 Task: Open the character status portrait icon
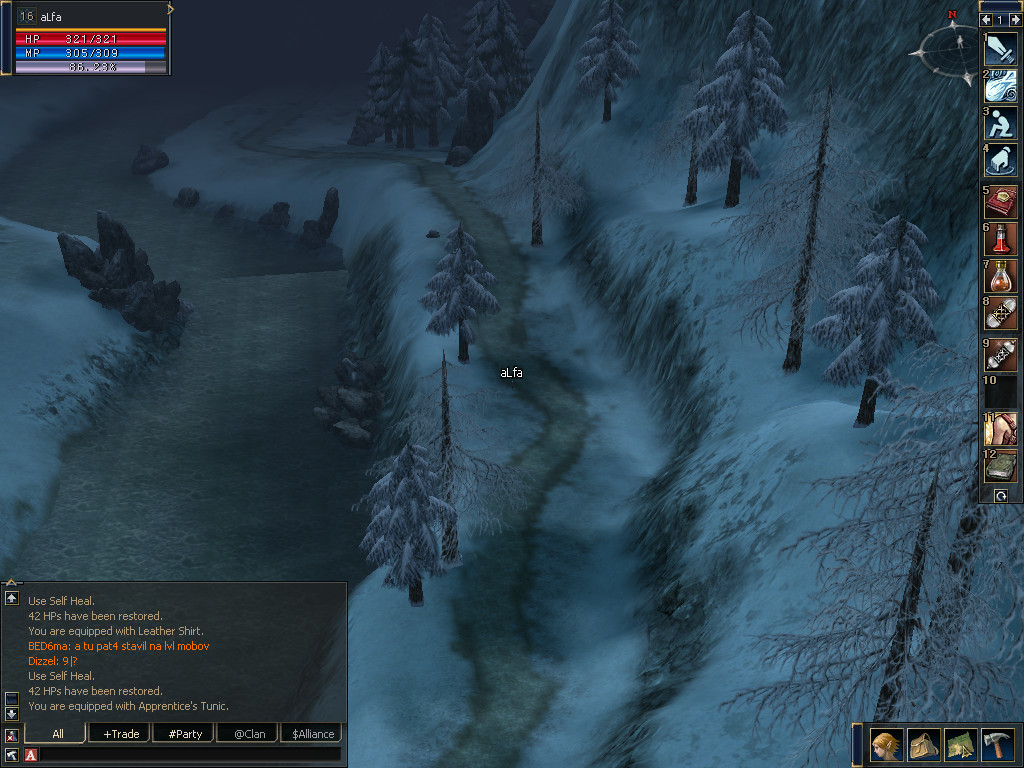887,745
